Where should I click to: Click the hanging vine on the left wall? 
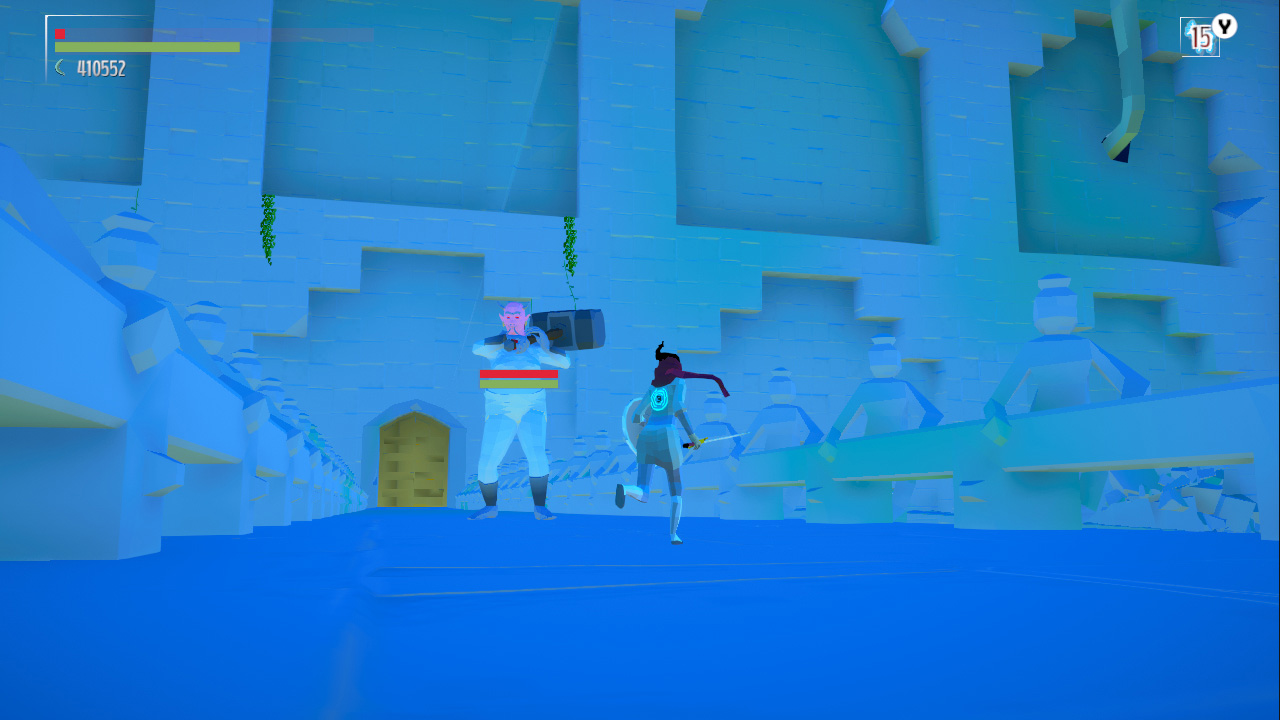[268, 230]
